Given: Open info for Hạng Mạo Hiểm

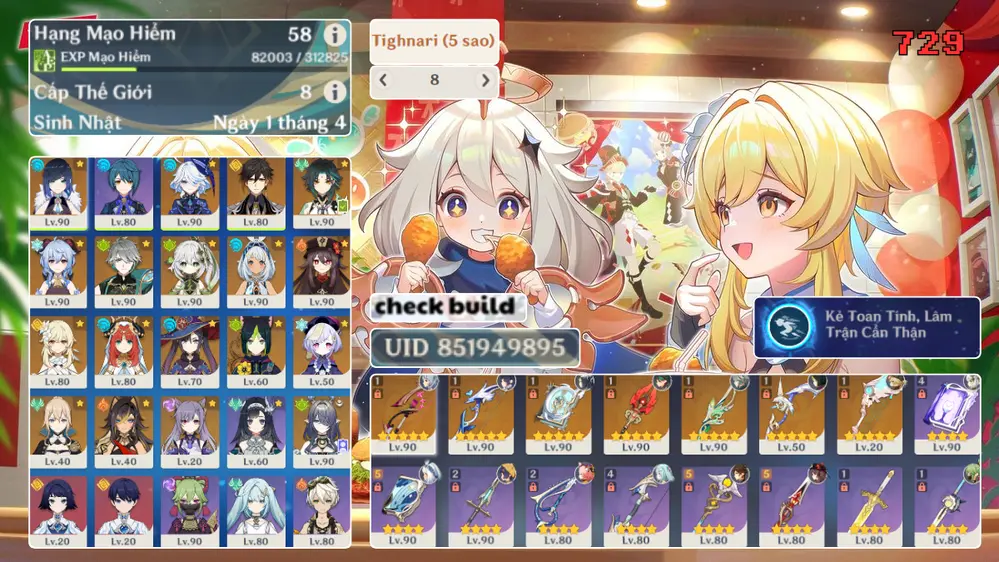Looking at the screenshot, I should (335, 35).
